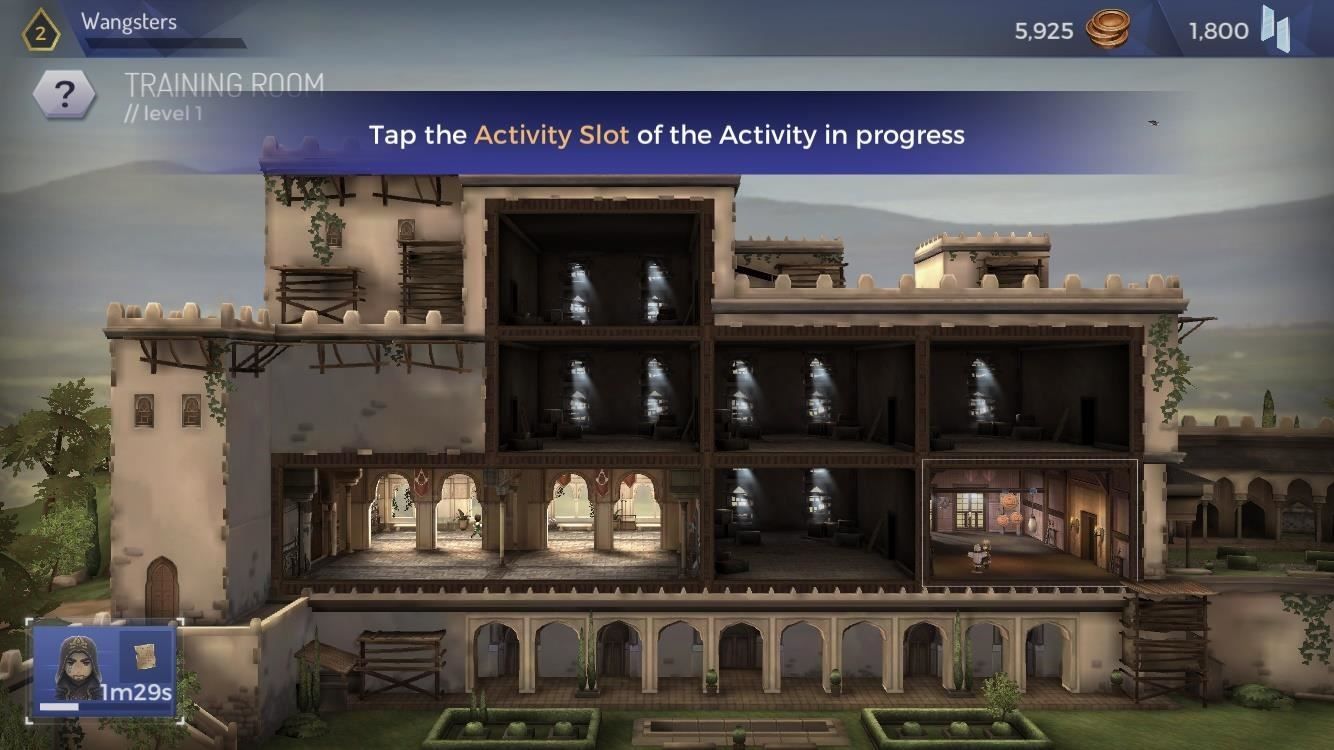Tap the question mark help icon
This screenshot has width=1334, height=750.
point(64,91)
